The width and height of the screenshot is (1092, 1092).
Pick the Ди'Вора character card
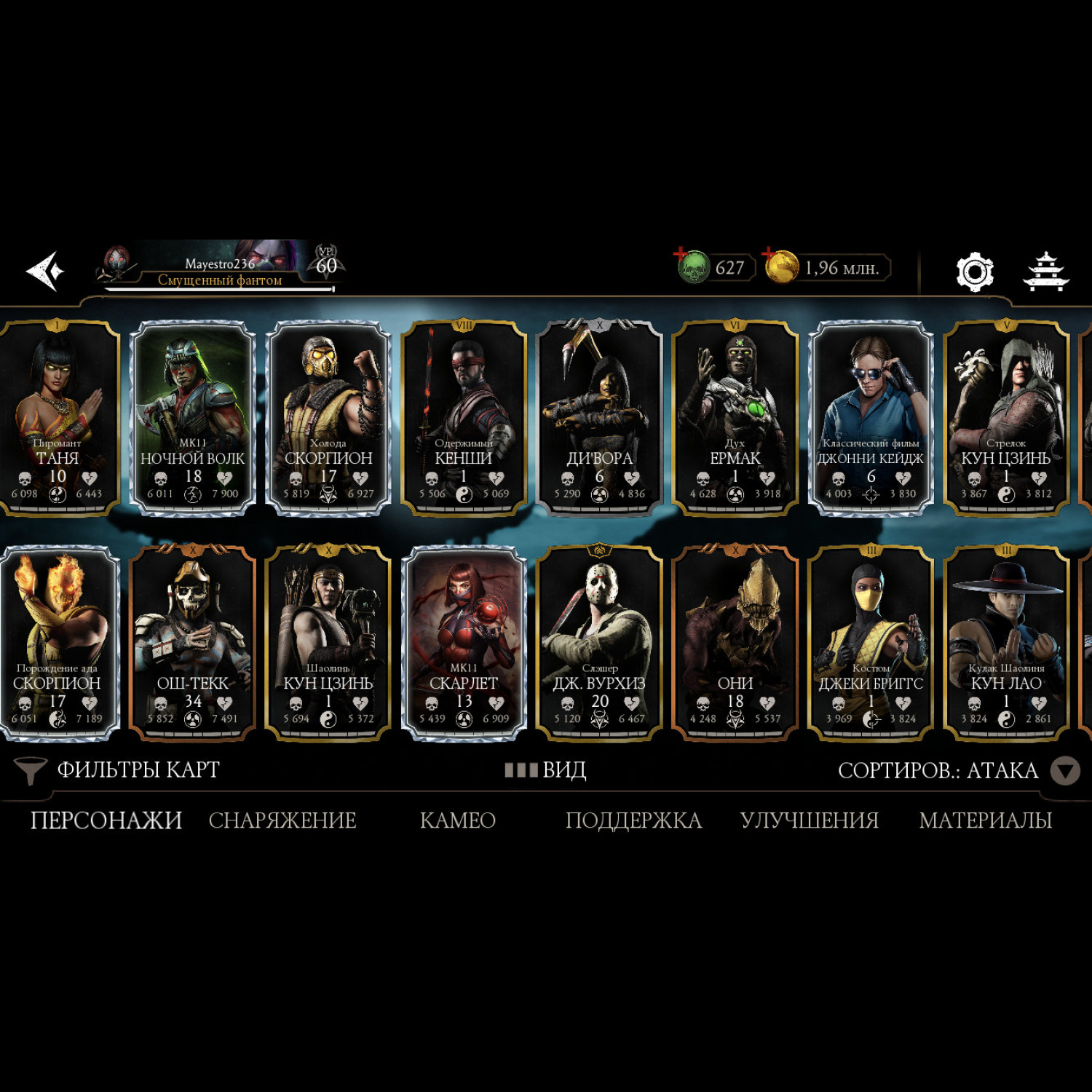(599, 419)
